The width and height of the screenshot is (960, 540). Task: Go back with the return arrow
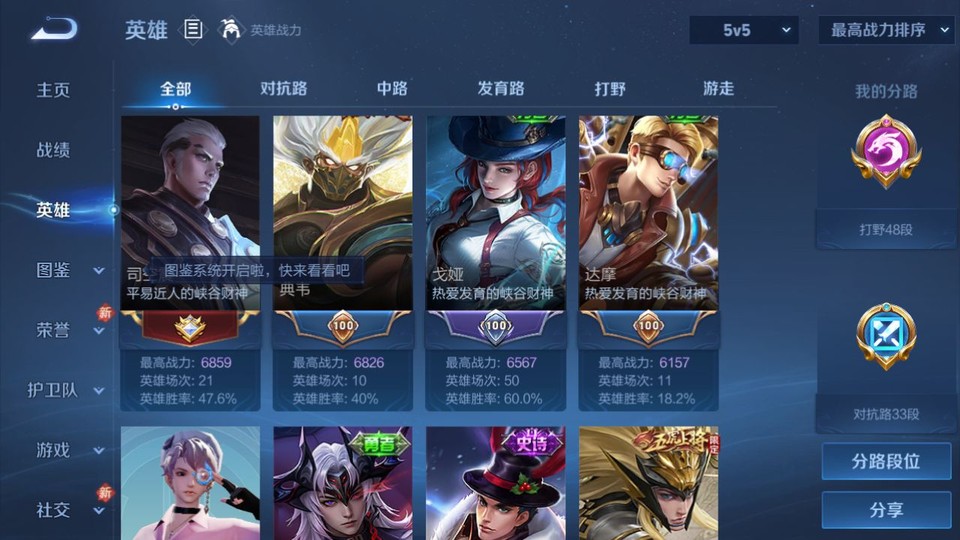54,30
